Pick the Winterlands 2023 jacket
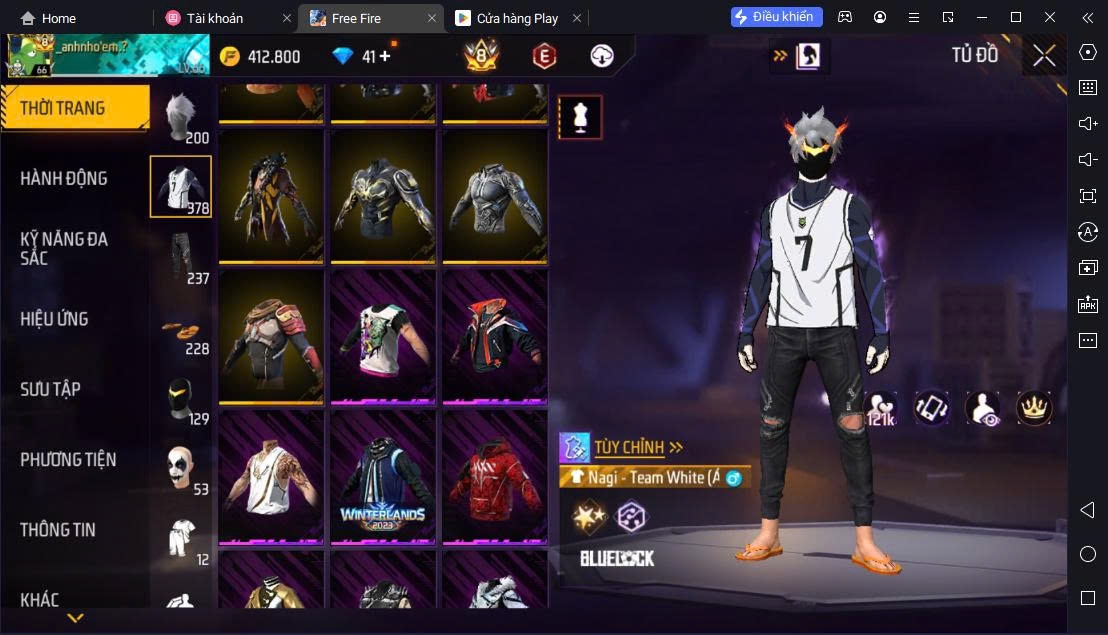1108x635 pixels. pyautogui.click(x=383, y=478)
